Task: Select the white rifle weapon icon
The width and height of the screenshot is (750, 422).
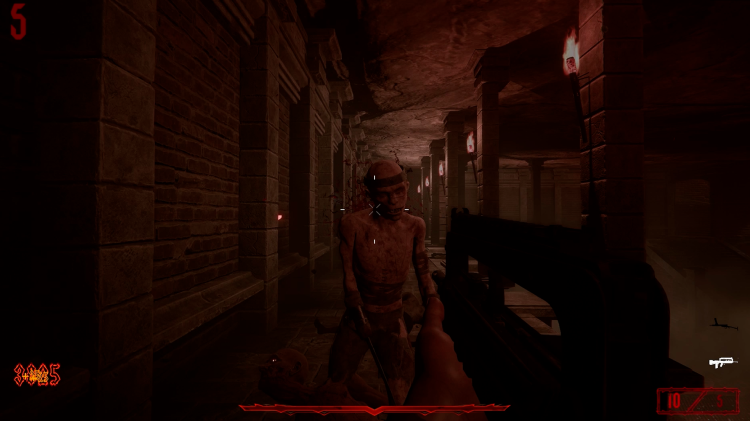Action: pos(721,362)
